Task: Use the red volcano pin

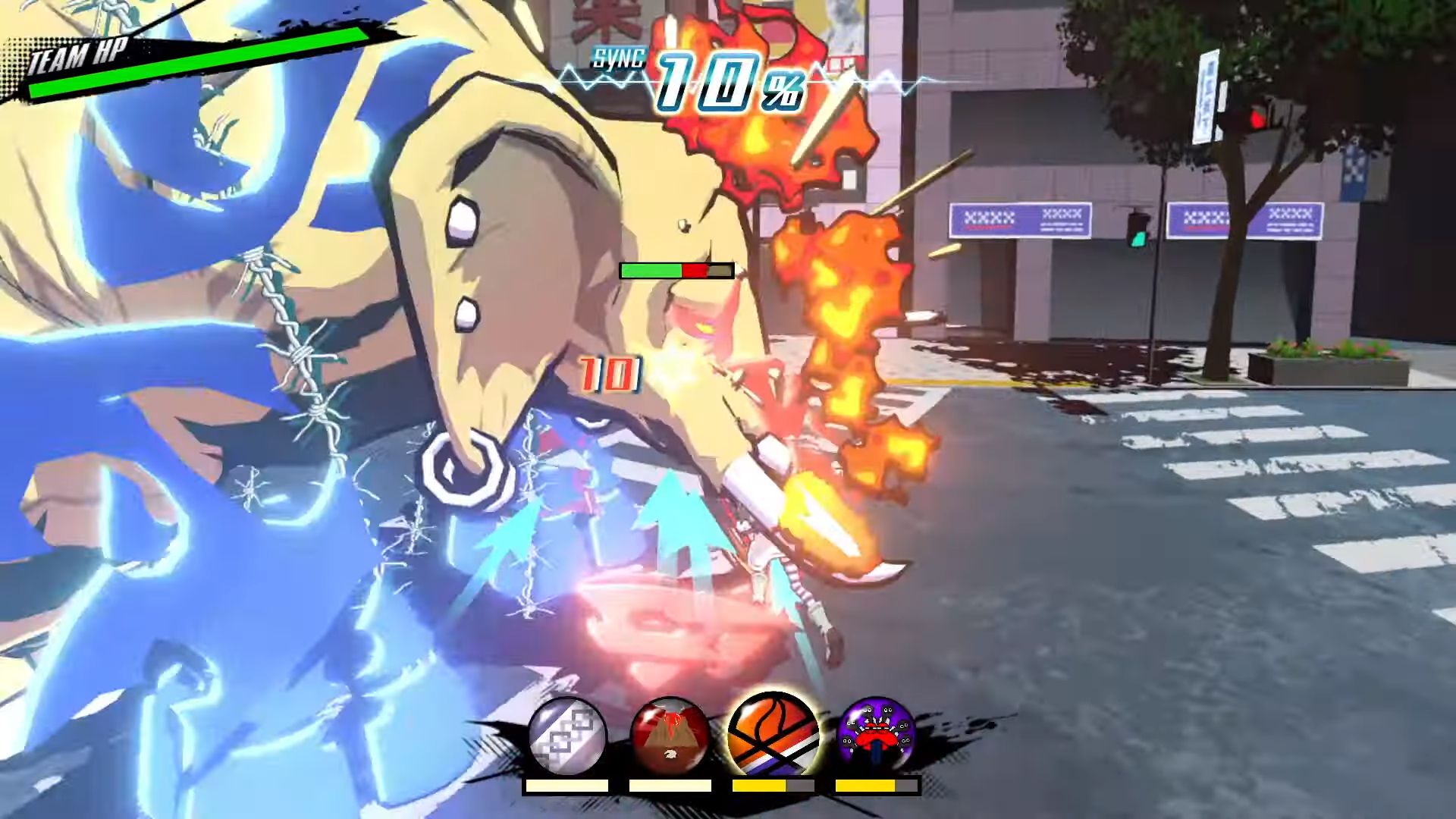Action: tap(670, 736)
